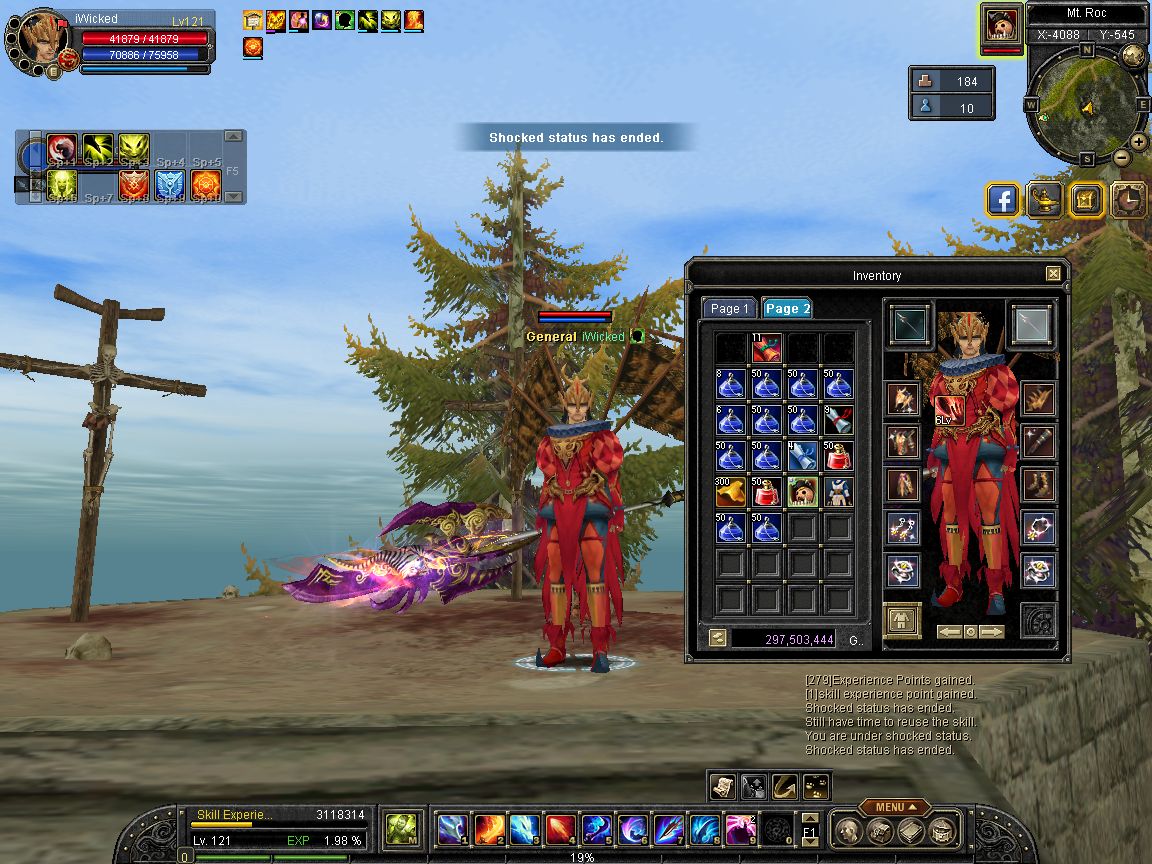
Task: Select the yellow item stack of 300
Action: 730,492
